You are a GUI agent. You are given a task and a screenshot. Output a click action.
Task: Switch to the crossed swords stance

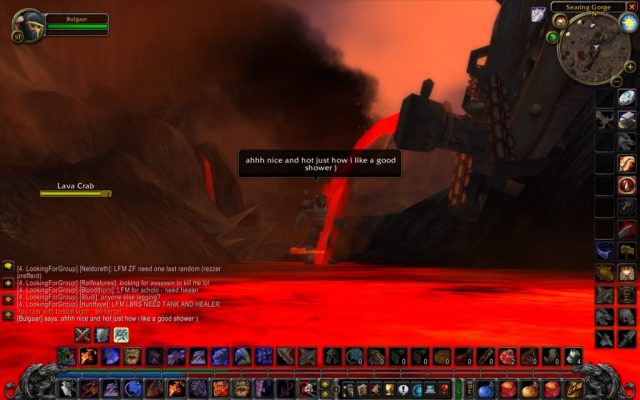83,334
